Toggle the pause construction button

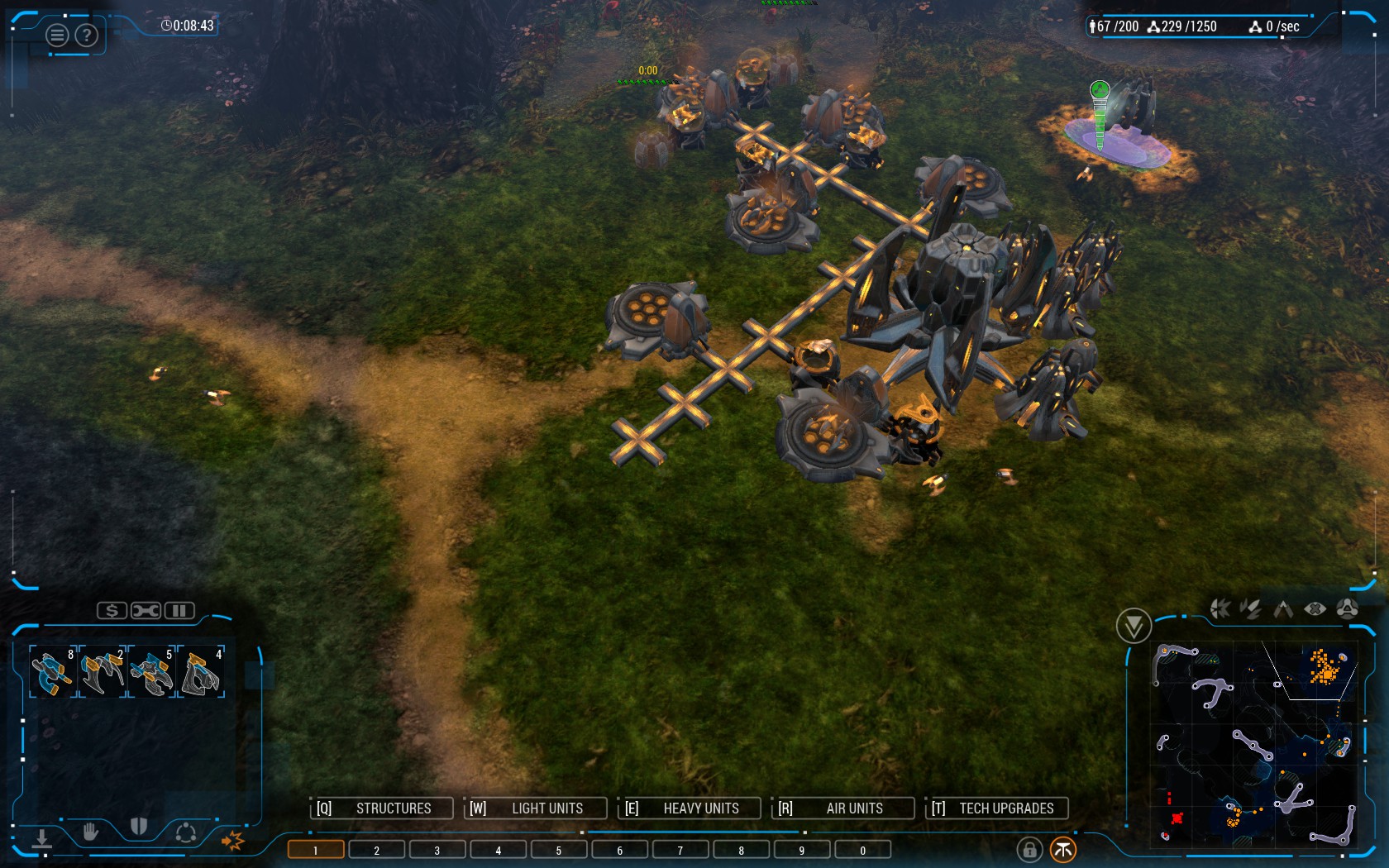[x=179, y=611]
